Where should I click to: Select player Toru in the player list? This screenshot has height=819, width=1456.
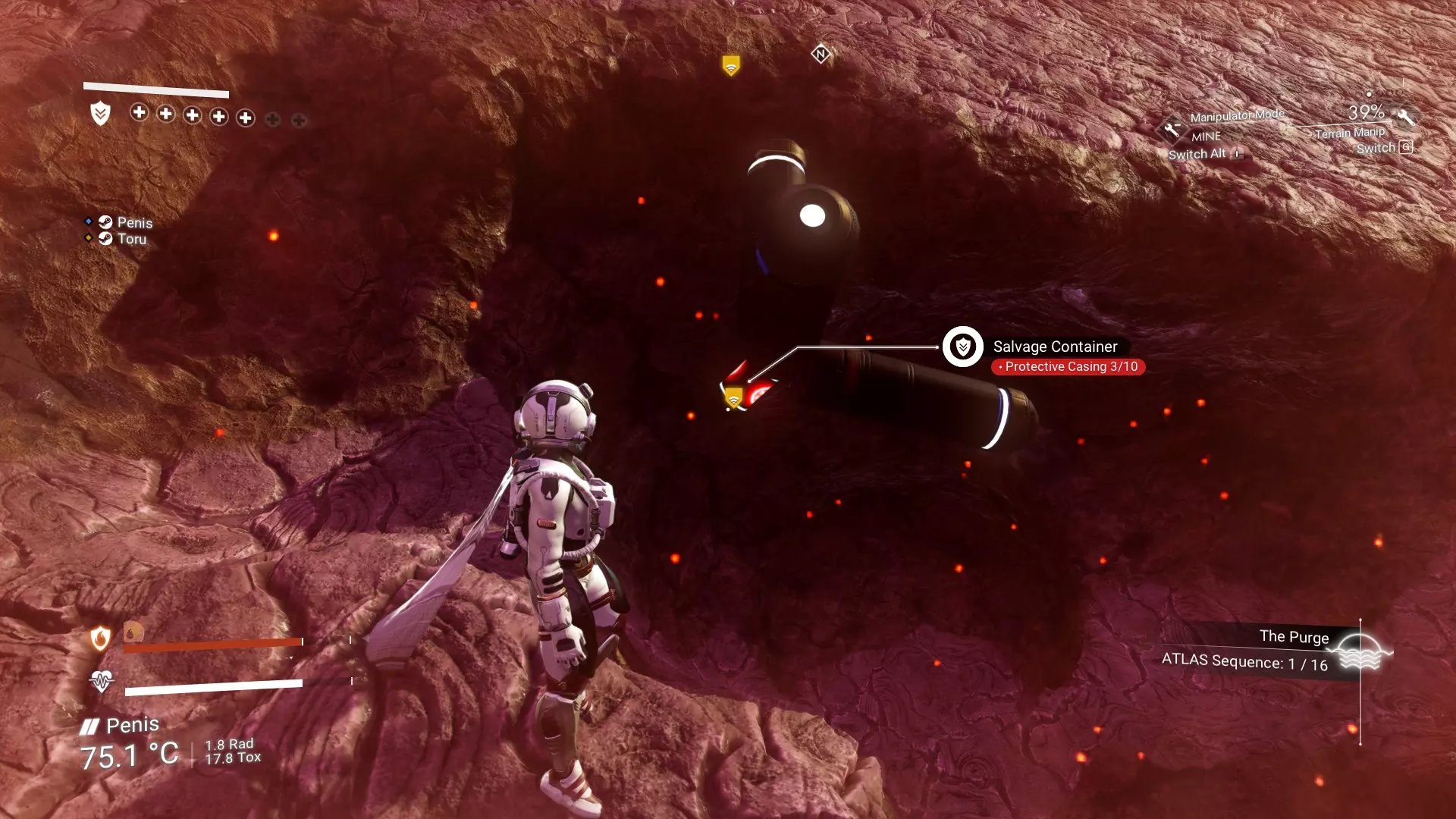pos(131,239)
